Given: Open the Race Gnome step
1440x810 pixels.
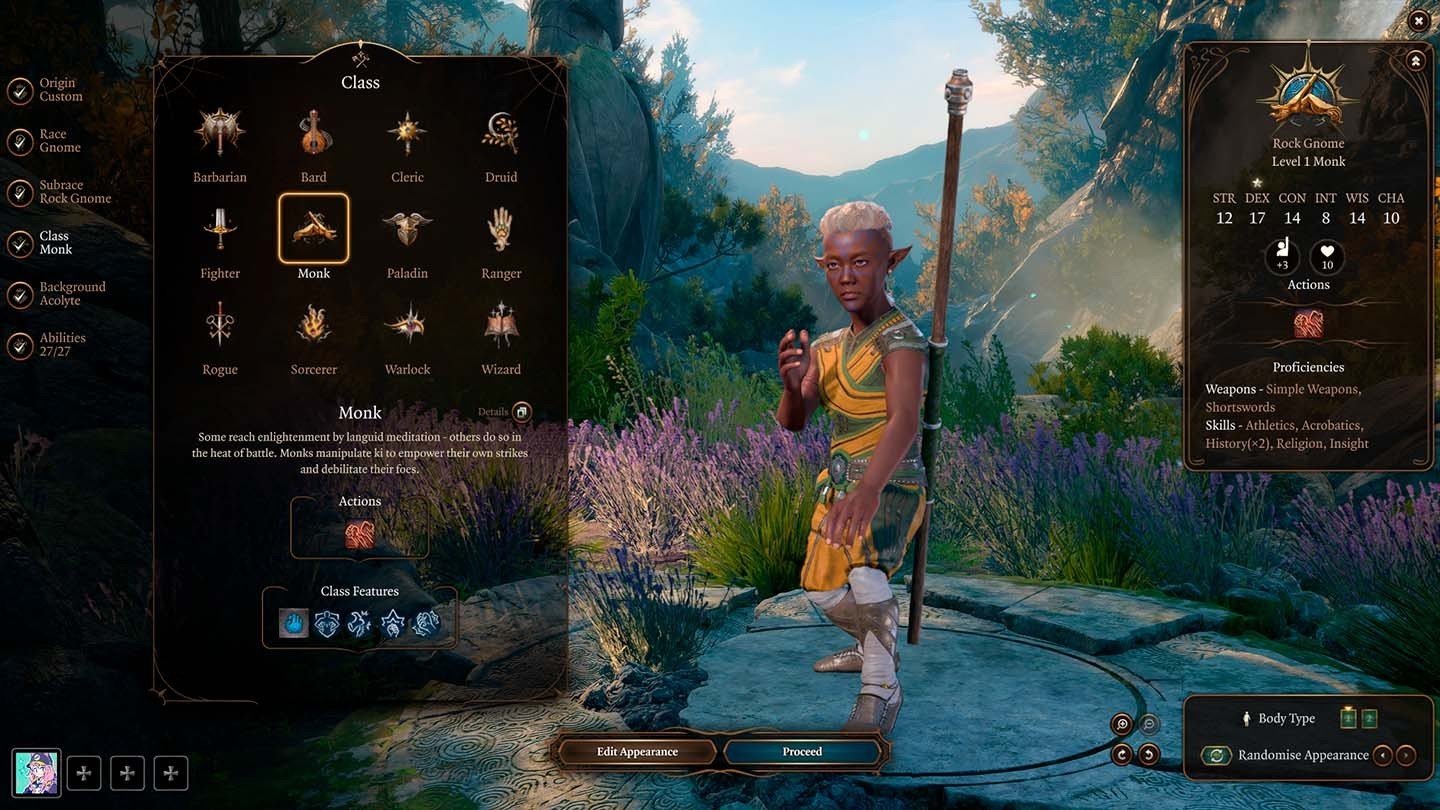Looking at the screenshot, I should [x=59, y=141].
